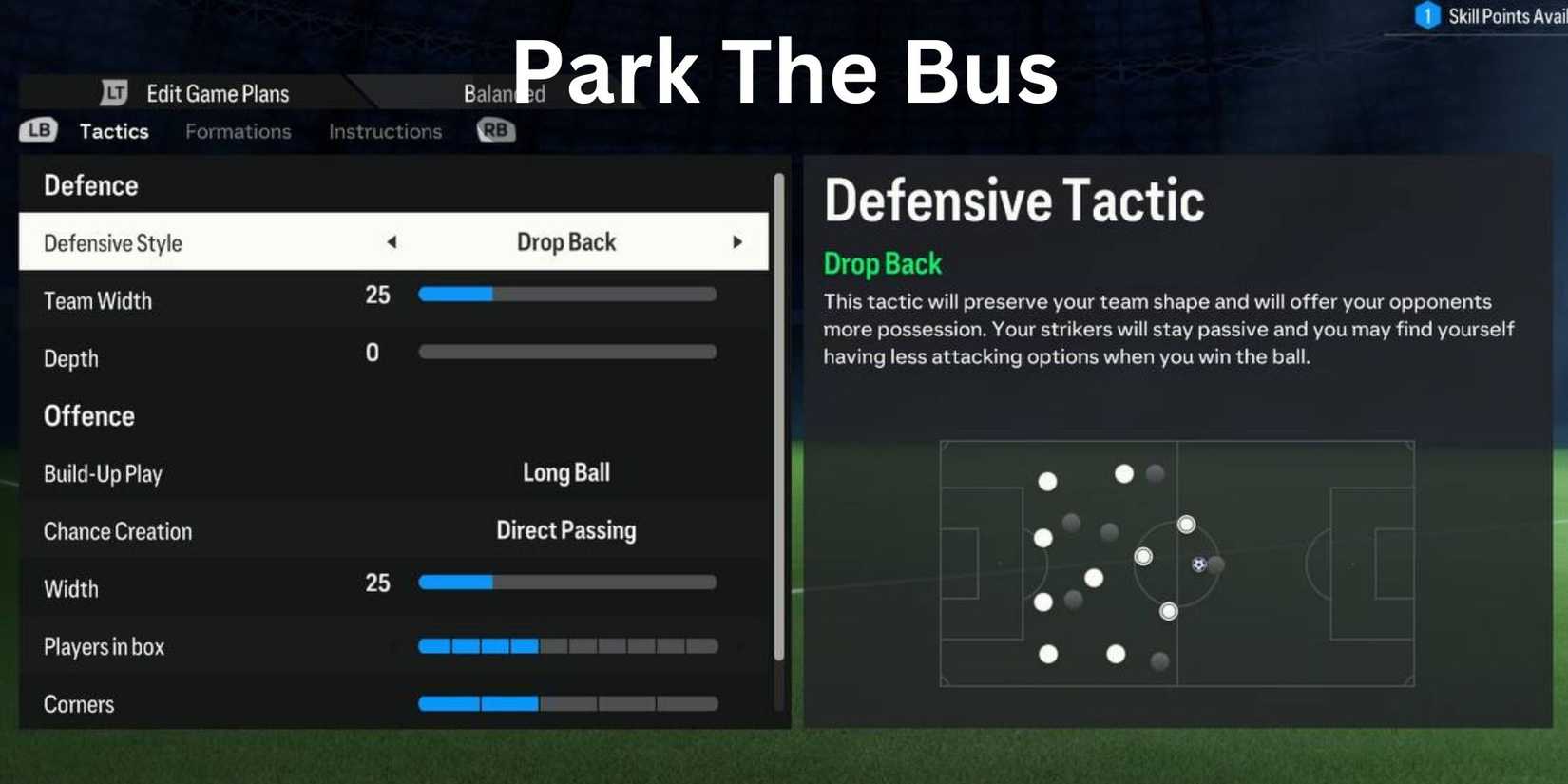Cycle the Chance Creation setting
1568x784 pixels.
tap(565, 530)
